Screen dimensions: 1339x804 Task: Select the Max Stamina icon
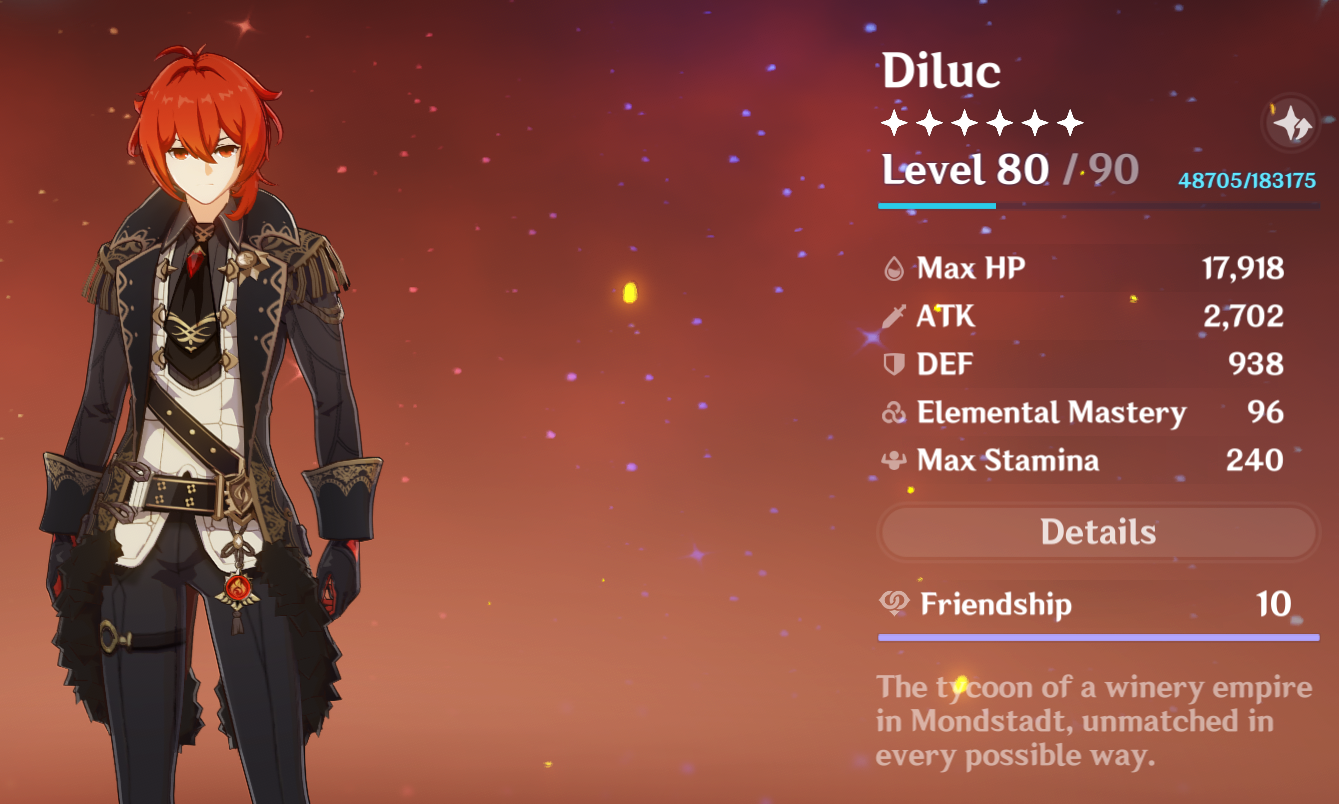coord(893,460)
